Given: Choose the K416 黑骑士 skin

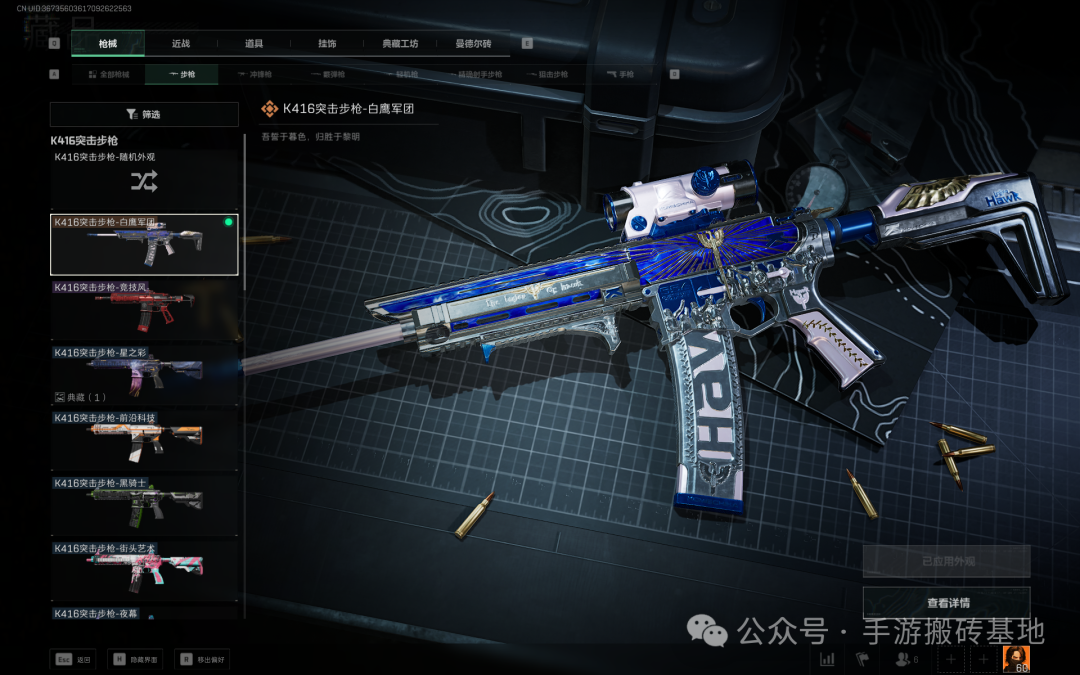Looking at the screenshot, I should [144, 503].
